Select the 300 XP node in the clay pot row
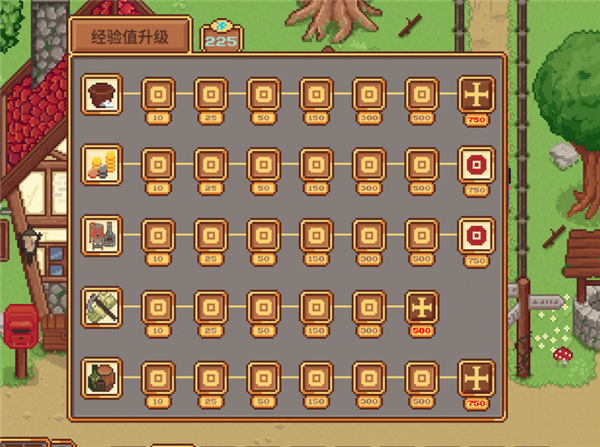Image resolution: width=600 pixels, height=447 pixels. (369, 96)
